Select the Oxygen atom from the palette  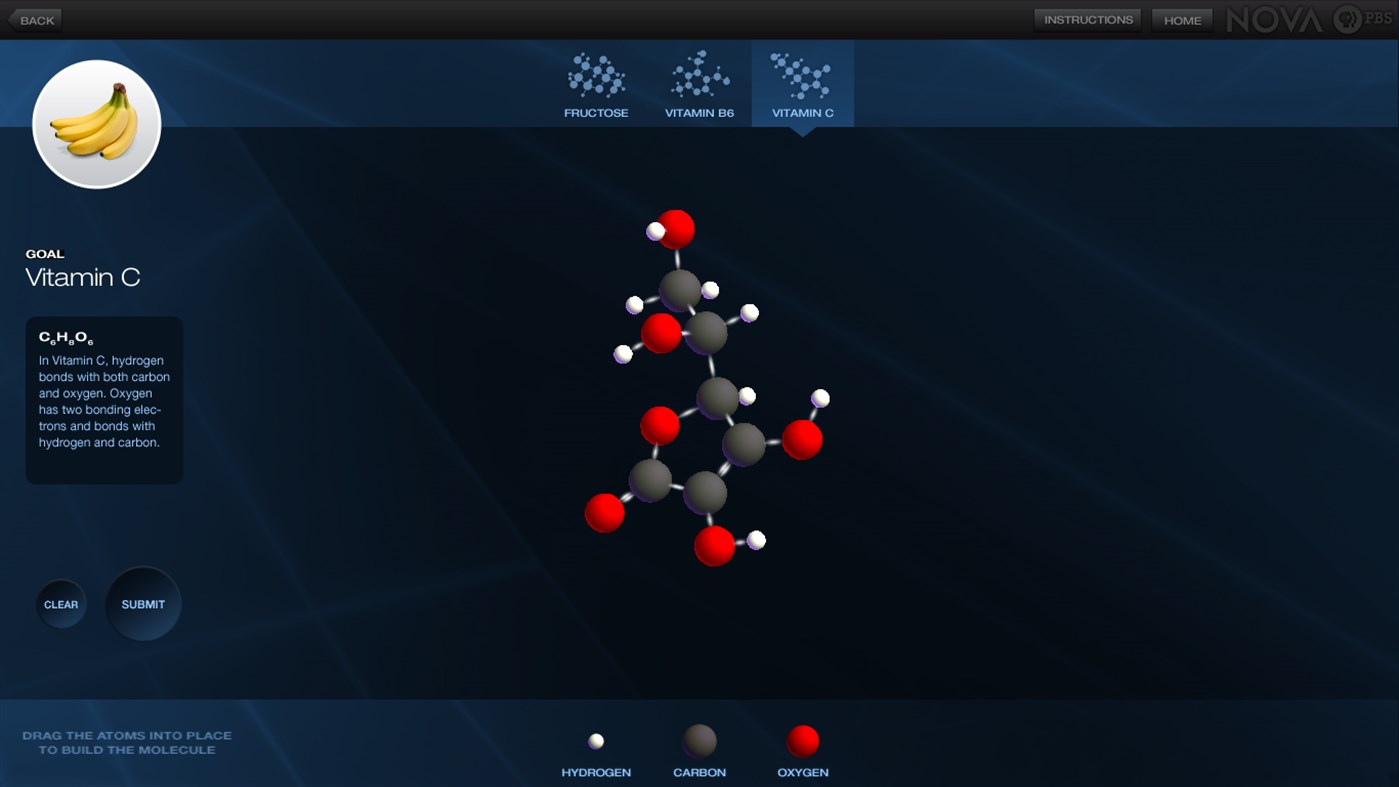click(803, 740)
